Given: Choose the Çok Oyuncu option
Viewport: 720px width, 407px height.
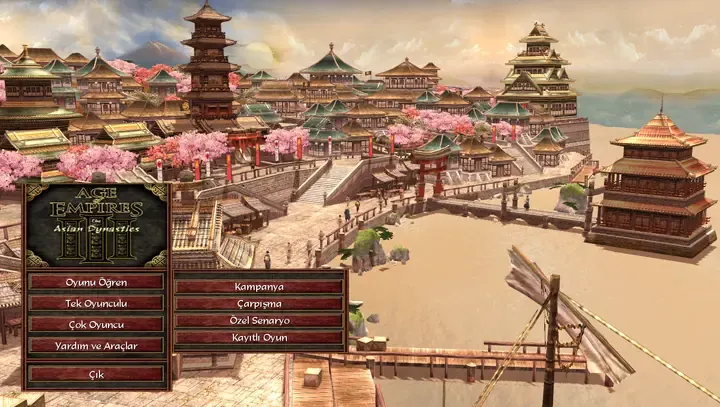Looking at the screenshot, I should (96, 324).
